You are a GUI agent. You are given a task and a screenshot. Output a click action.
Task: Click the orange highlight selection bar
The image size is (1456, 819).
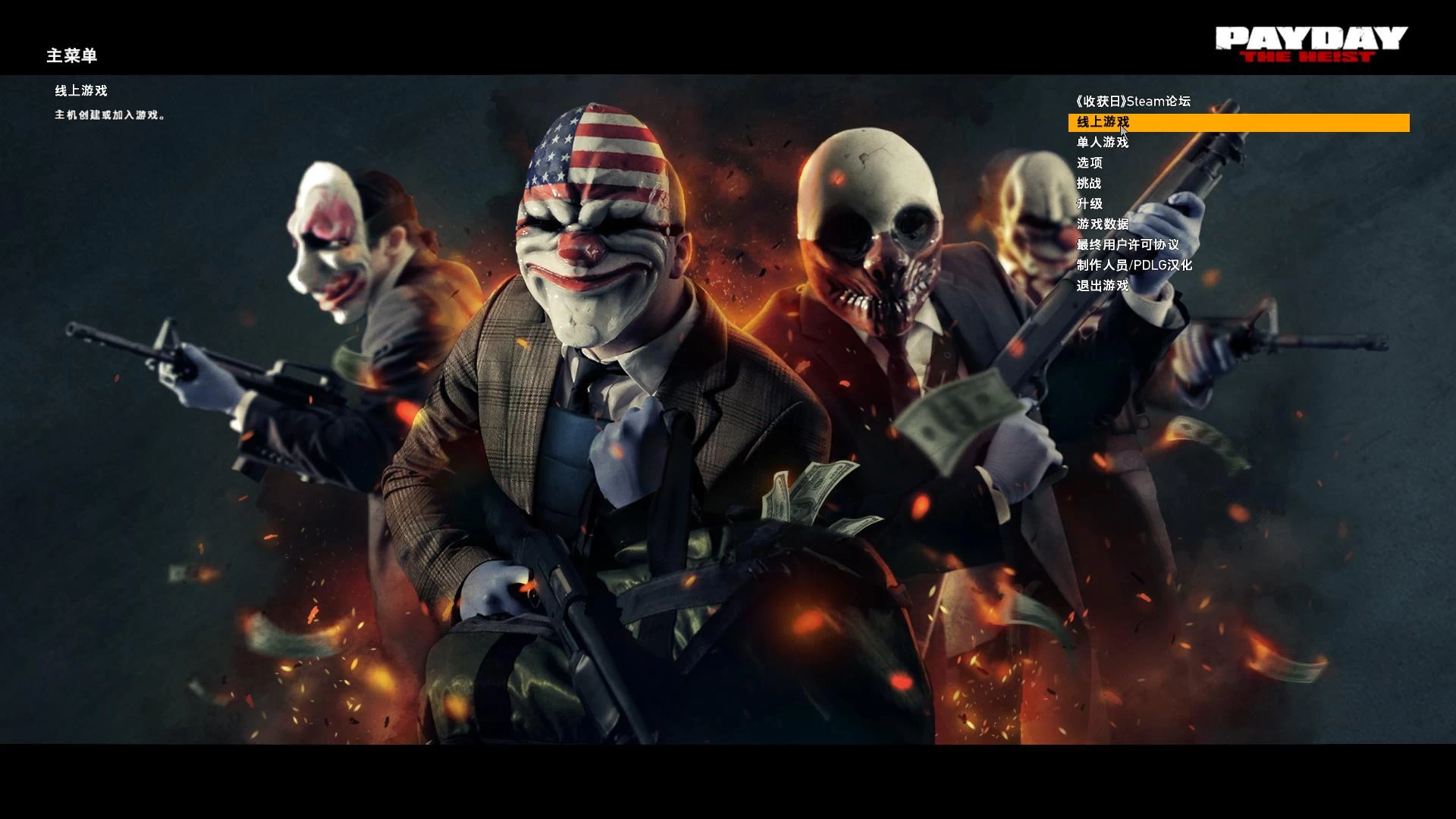1241,122
